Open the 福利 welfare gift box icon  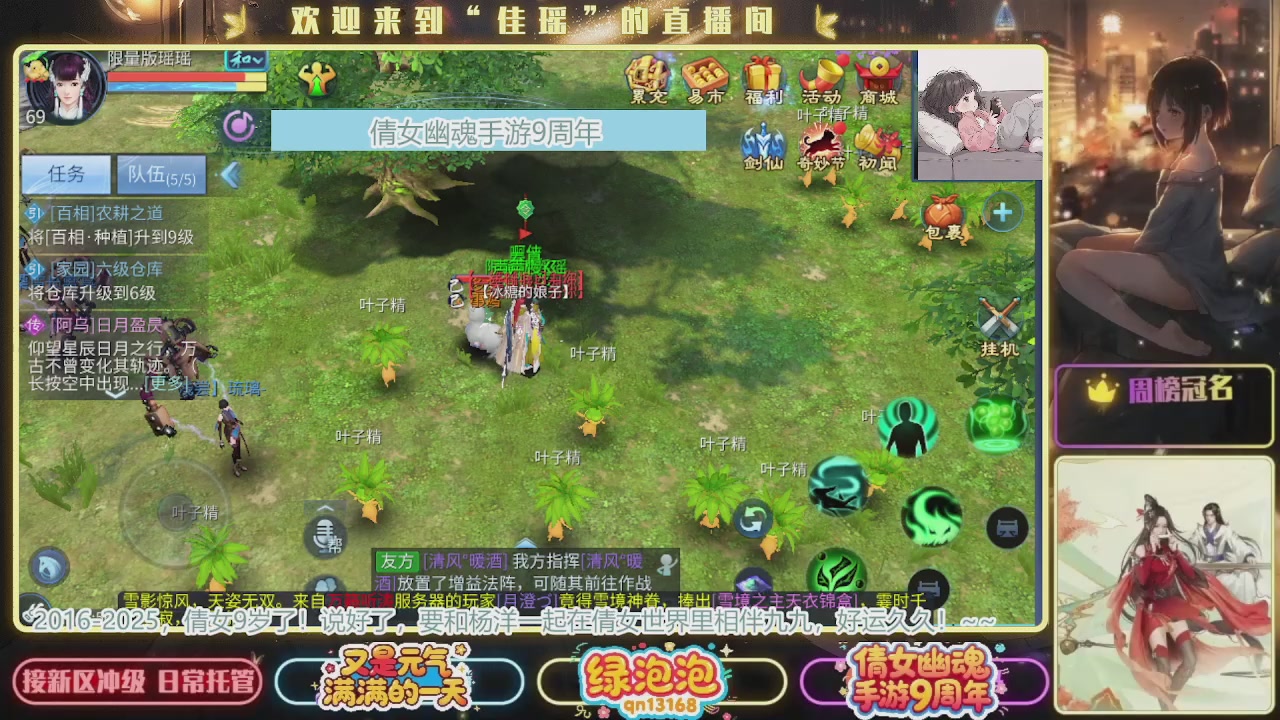(x=762, y=75)
